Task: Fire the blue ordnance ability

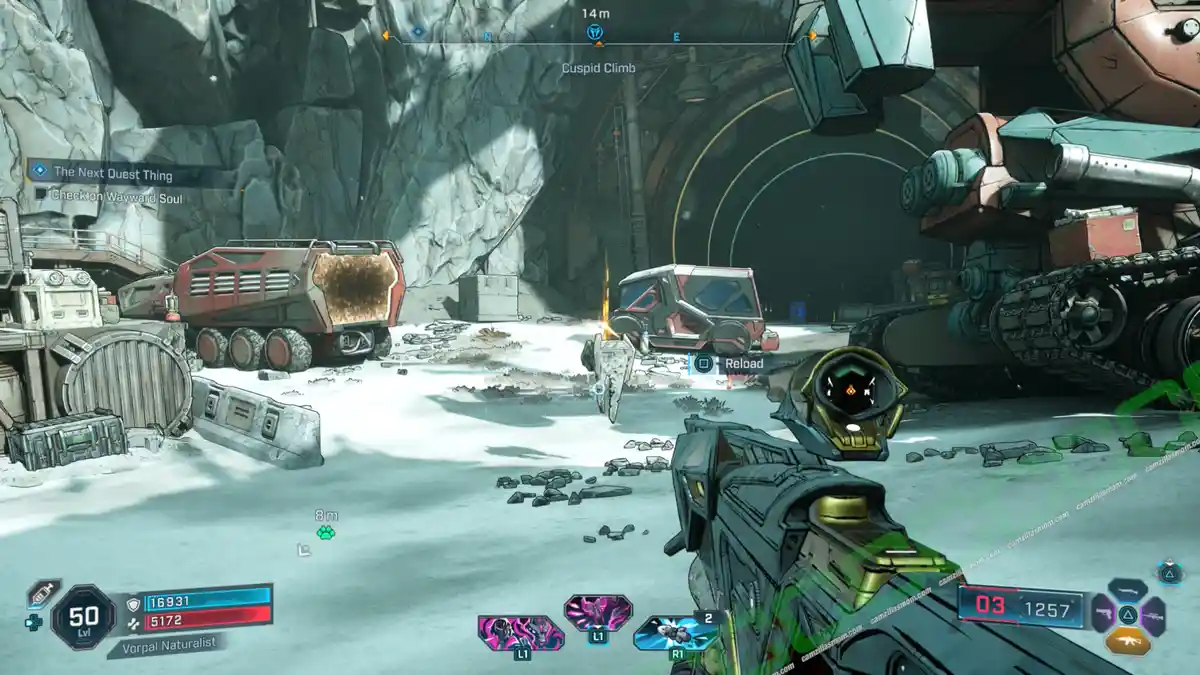Action: pyautogui.click(x=676, y=633)
